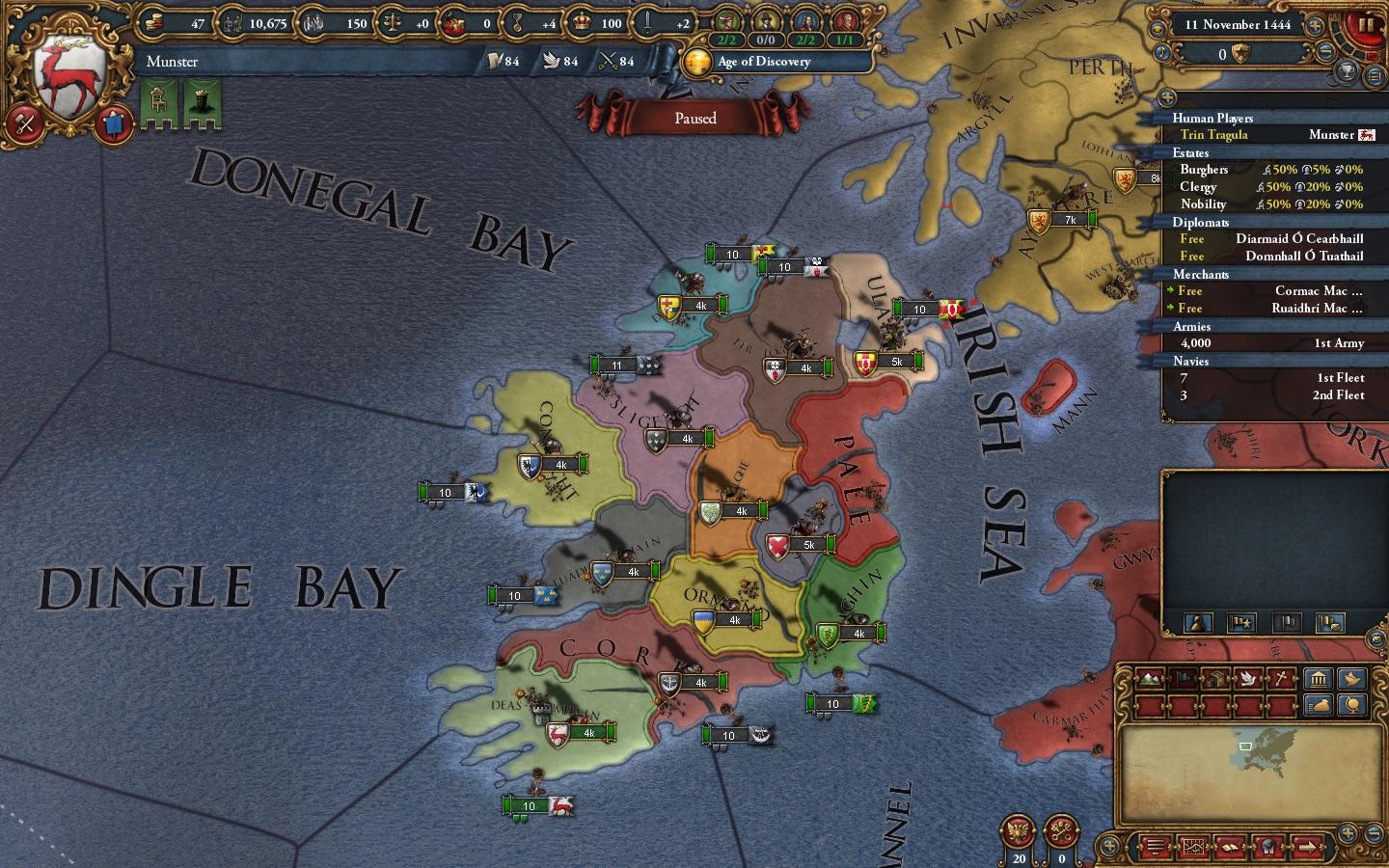
Task: Open the religious map mode (cross icon)
Action: [1280, 678]
